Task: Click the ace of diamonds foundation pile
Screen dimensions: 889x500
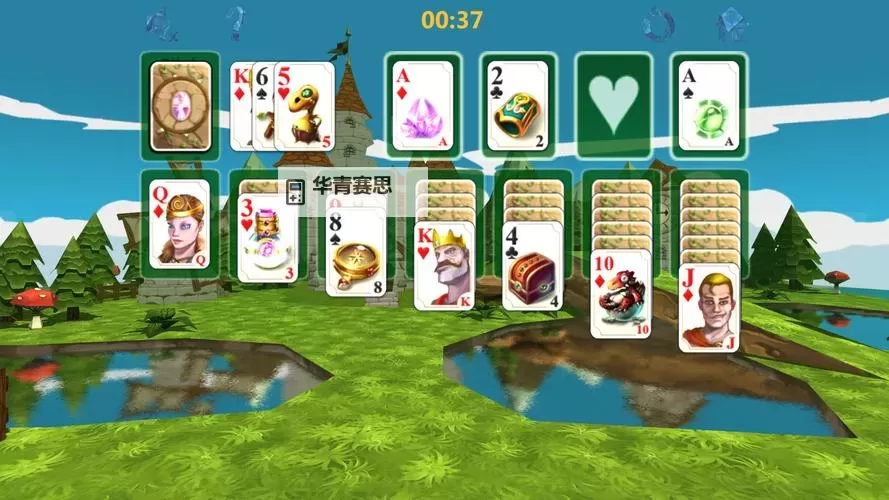Action: [x=419, y=106]
